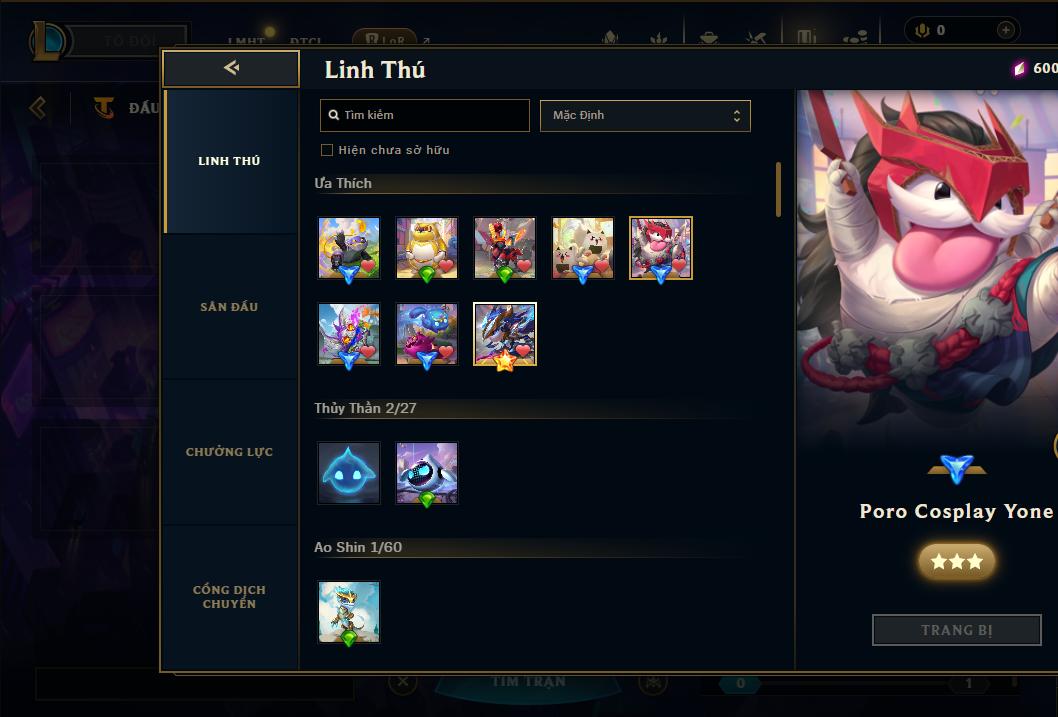Screen dimensions: 1058x717
Task: Click the pet list scrollbar
Action: pos(778,189)
